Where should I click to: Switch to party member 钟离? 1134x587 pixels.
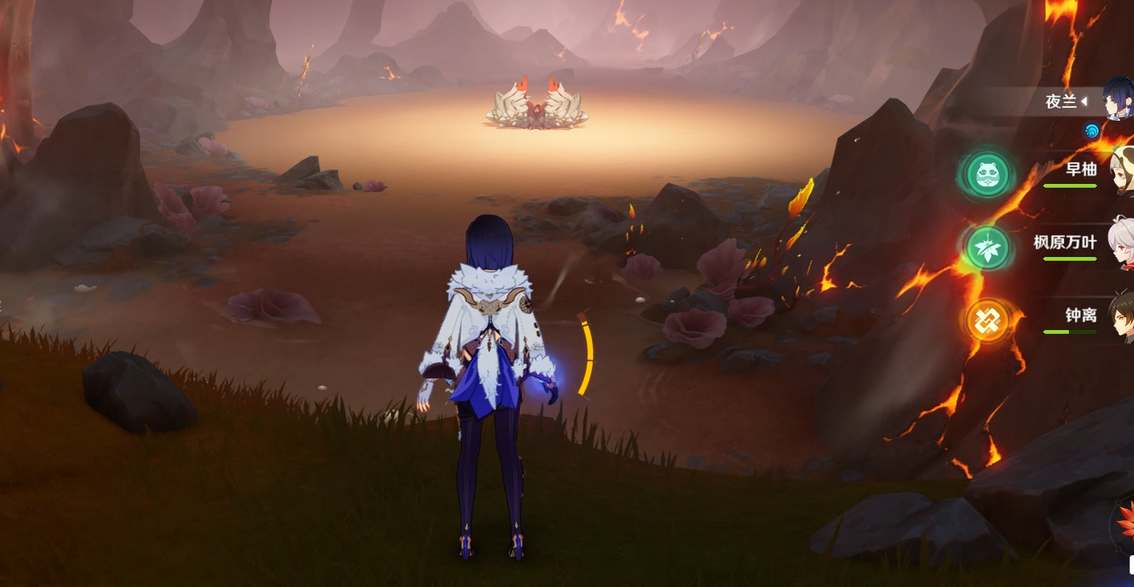(1081, 316)
